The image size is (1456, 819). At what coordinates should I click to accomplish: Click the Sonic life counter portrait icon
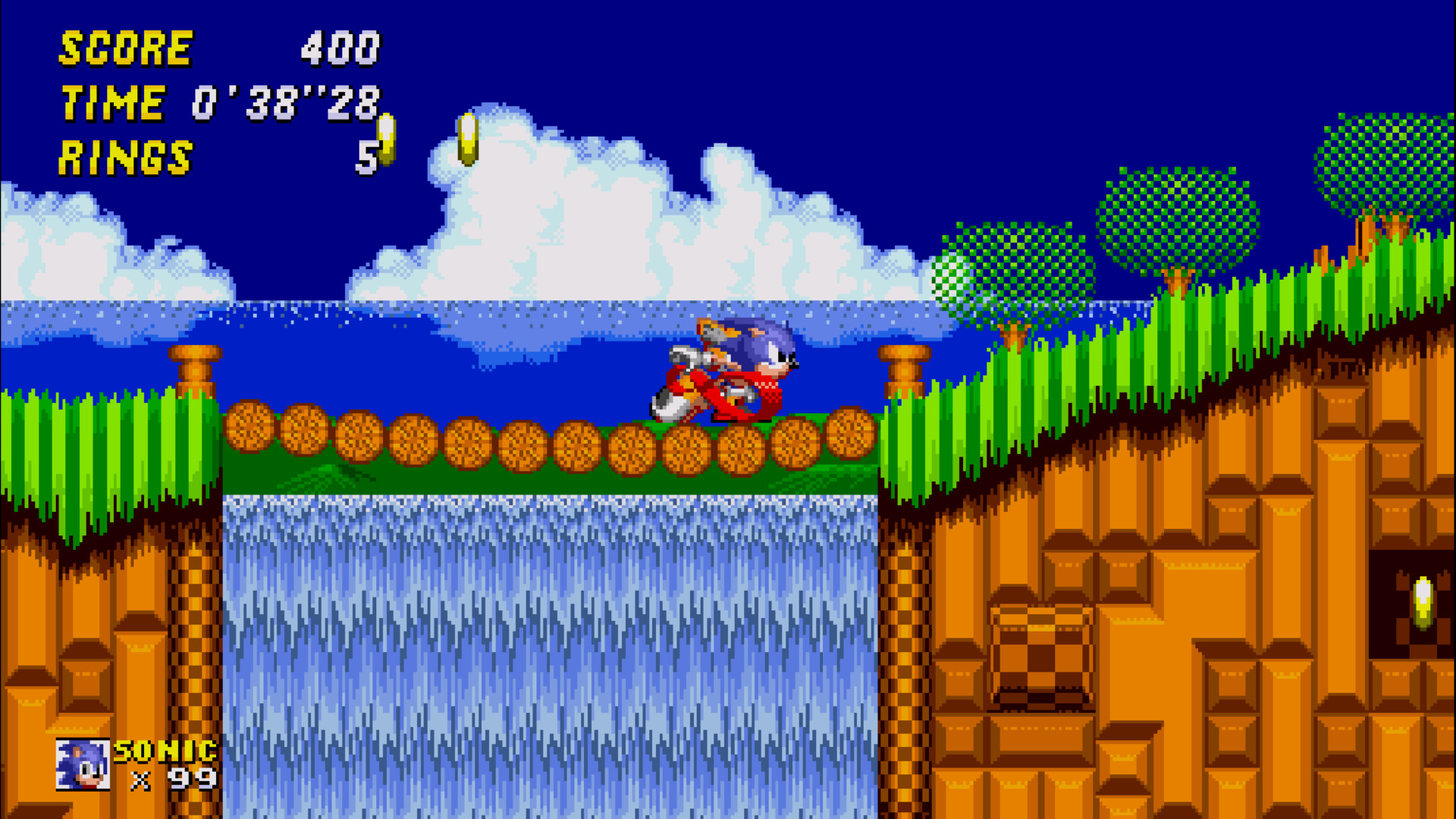point(82,764)
